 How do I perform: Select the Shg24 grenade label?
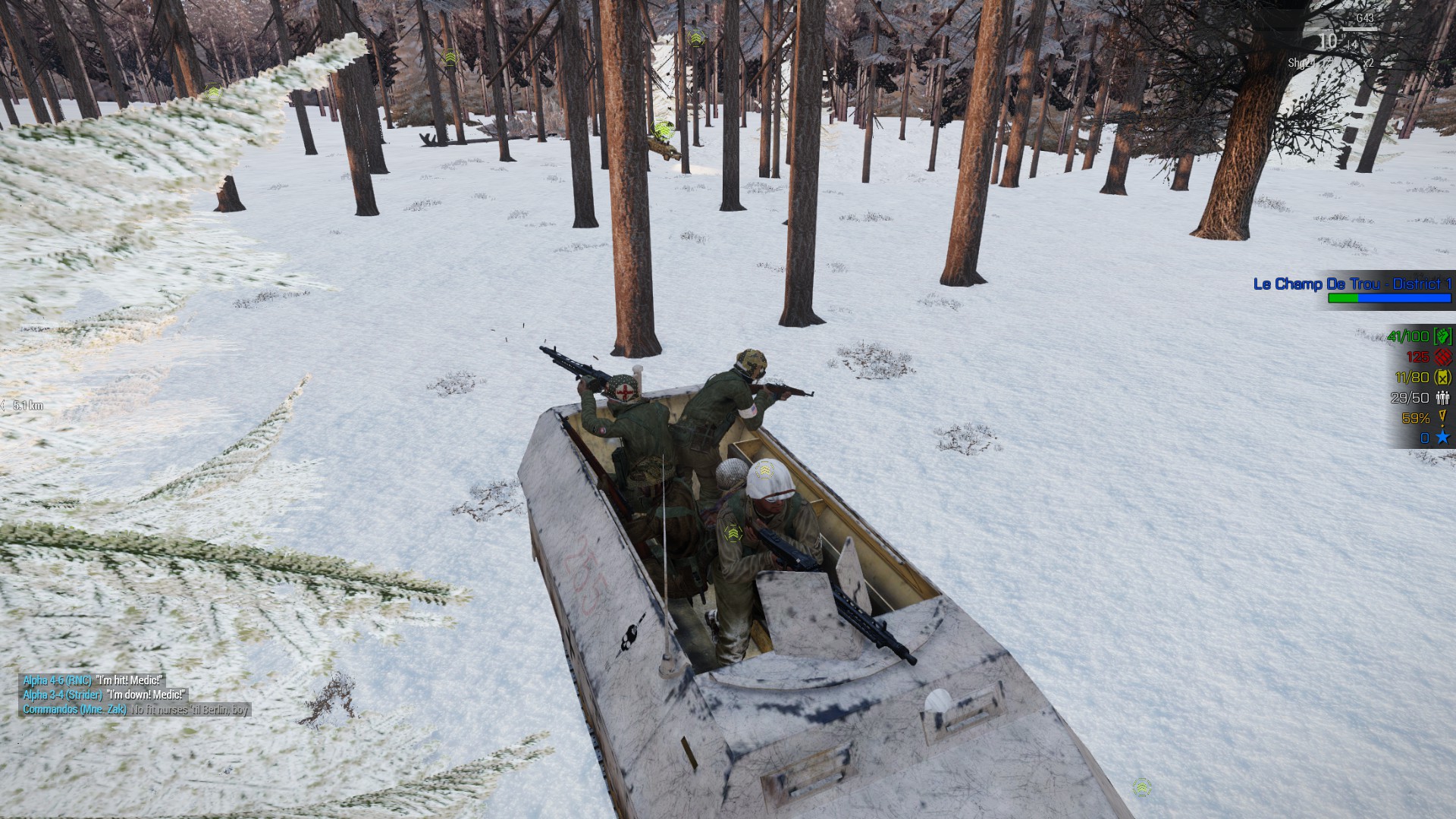[1301, 63]
